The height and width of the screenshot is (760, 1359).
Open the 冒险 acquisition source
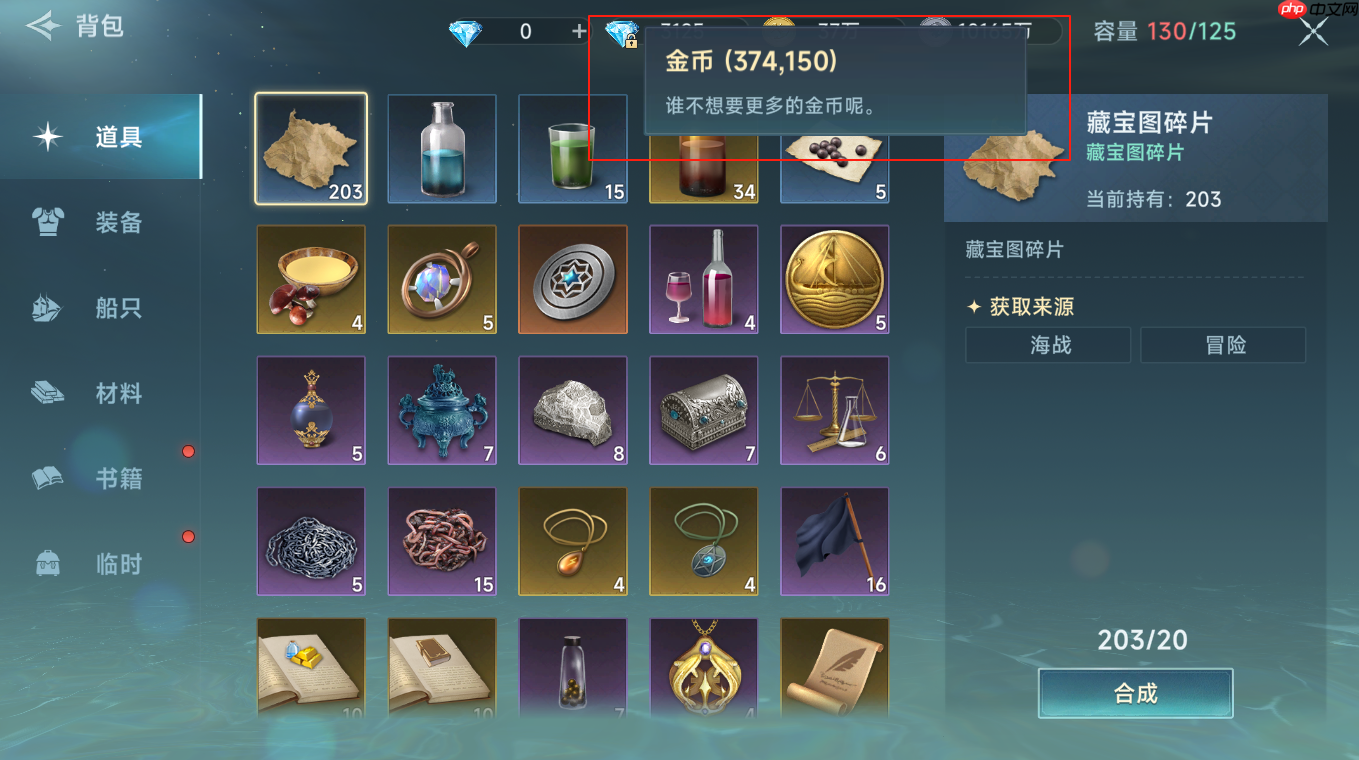pyautogui.click(x=1222, y=344)
